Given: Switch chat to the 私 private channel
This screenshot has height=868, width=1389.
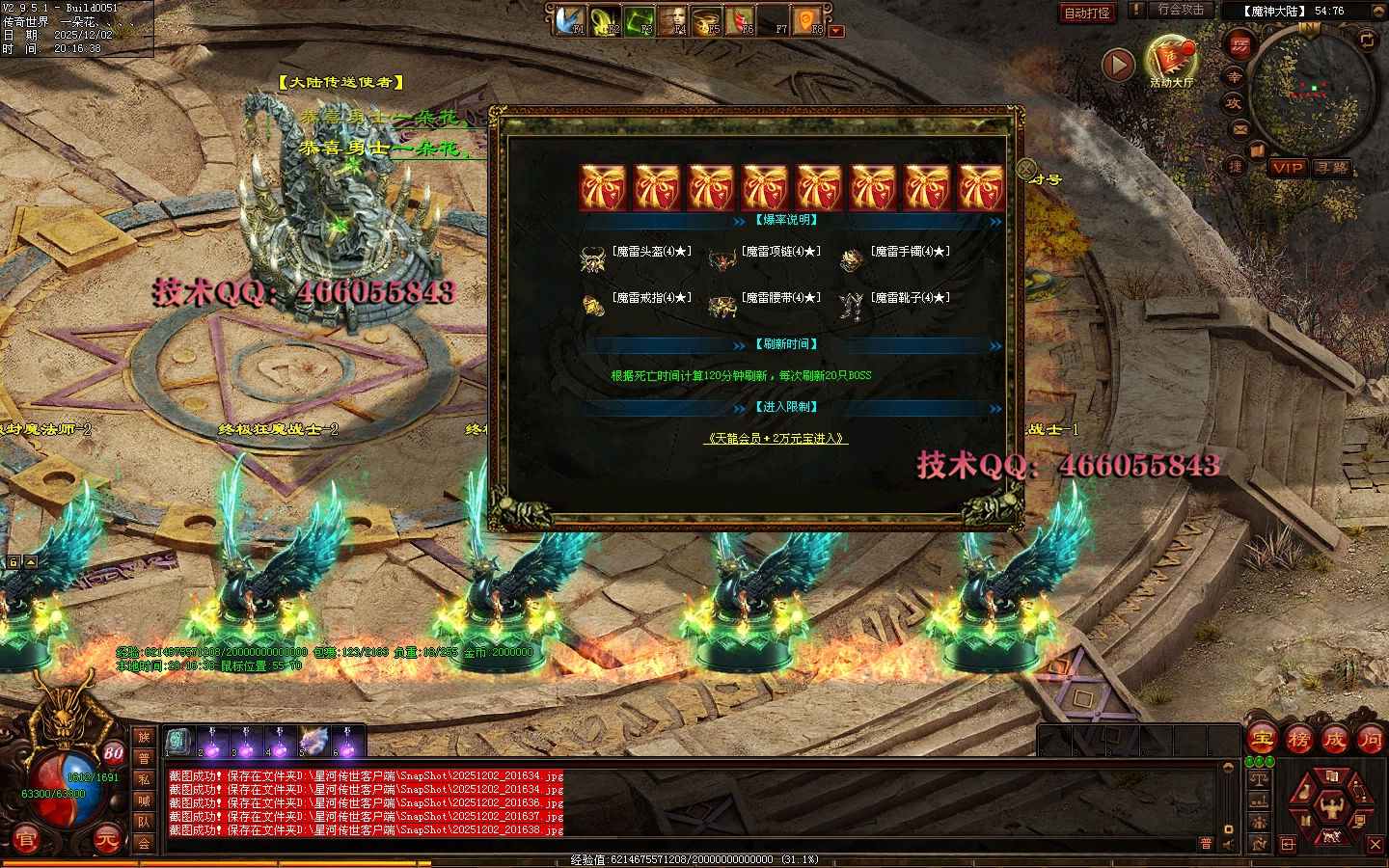Looking at the screenshot, I should [144, 779].
